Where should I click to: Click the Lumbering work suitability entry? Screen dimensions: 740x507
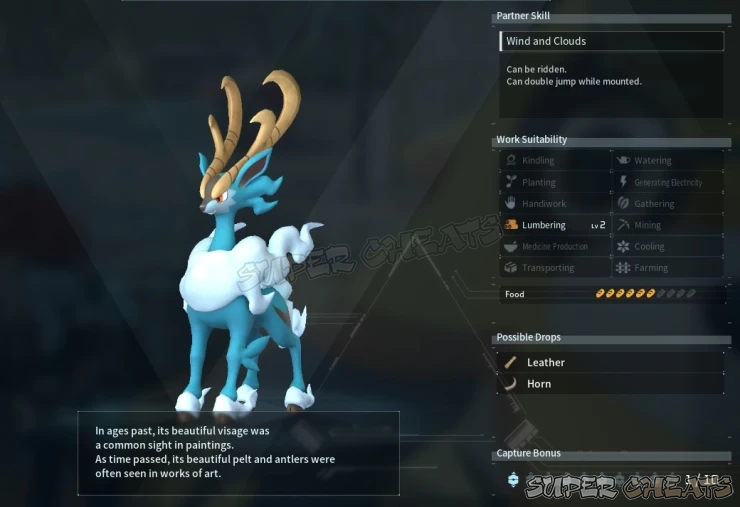coord(555,225)
